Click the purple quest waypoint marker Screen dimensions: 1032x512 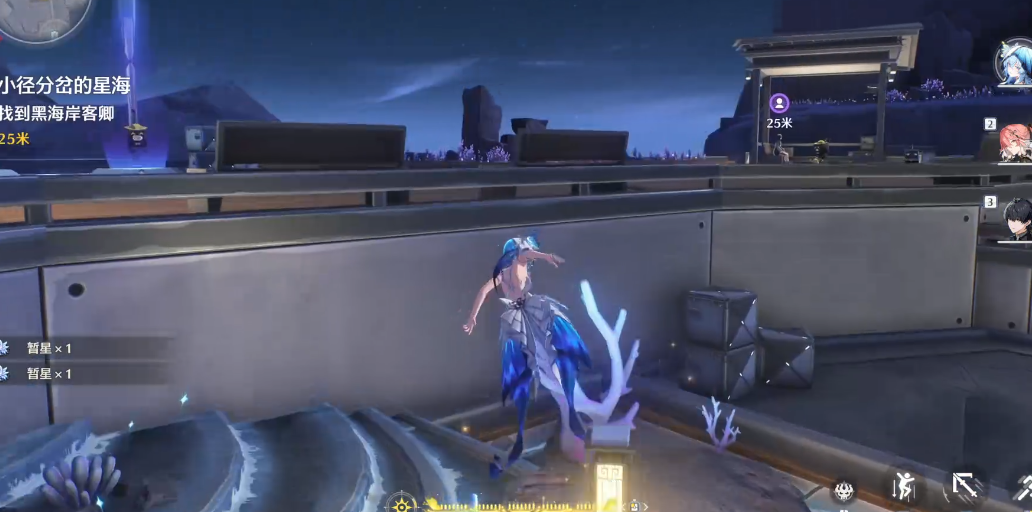point(779,103)
